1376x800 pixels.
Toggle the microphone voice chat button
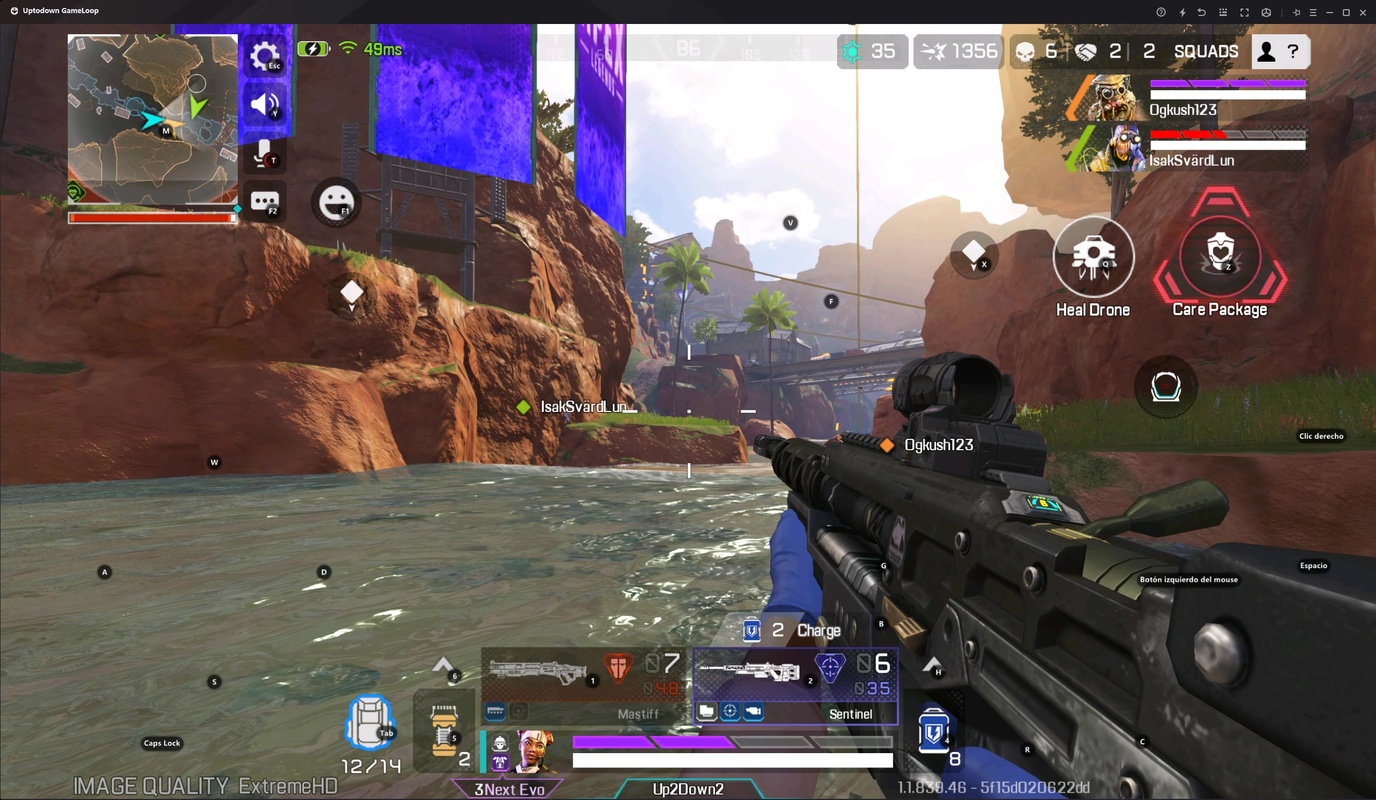coord(265,152)
